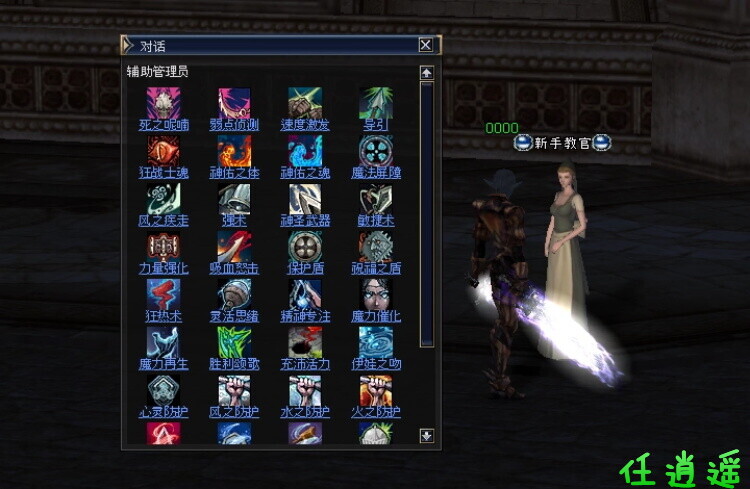Choose the 魔力催化 buff
Image resolution: width=750 pixels, height=489 pixels.
376,294
